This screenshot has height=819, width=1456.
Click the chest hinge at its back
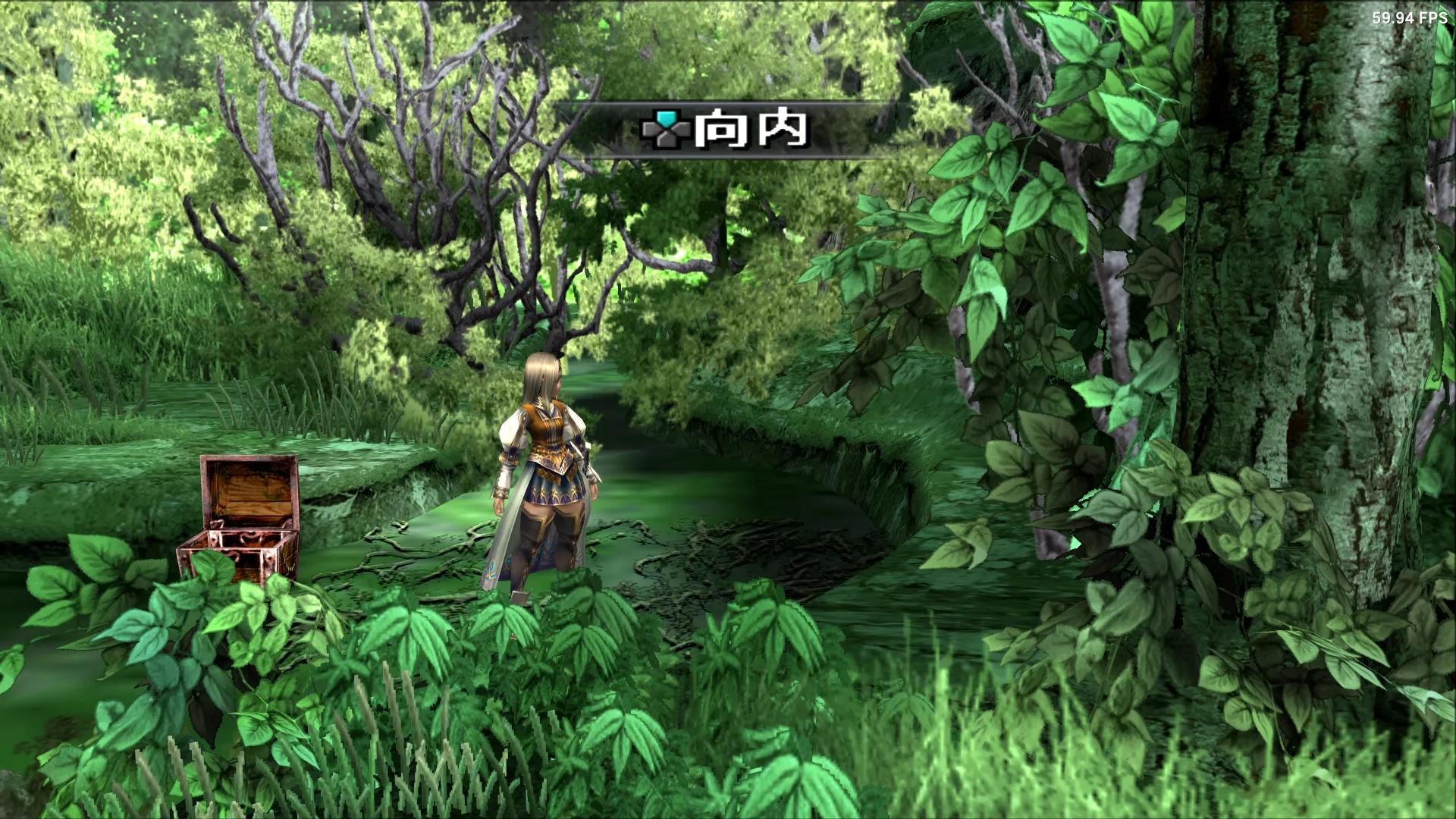coord(218,523)
